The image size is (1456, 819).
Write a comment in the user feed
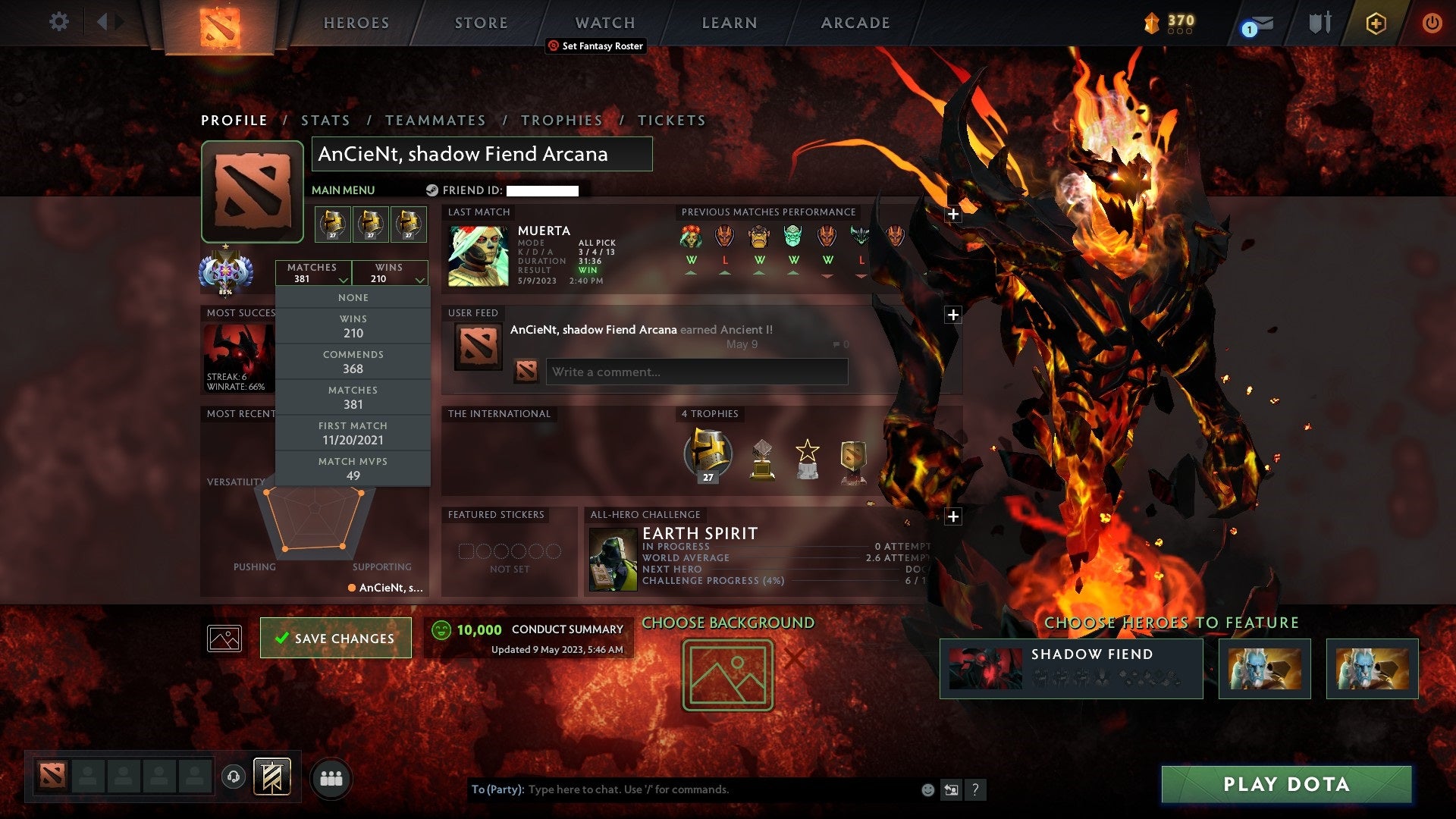[x=696, y=372]
